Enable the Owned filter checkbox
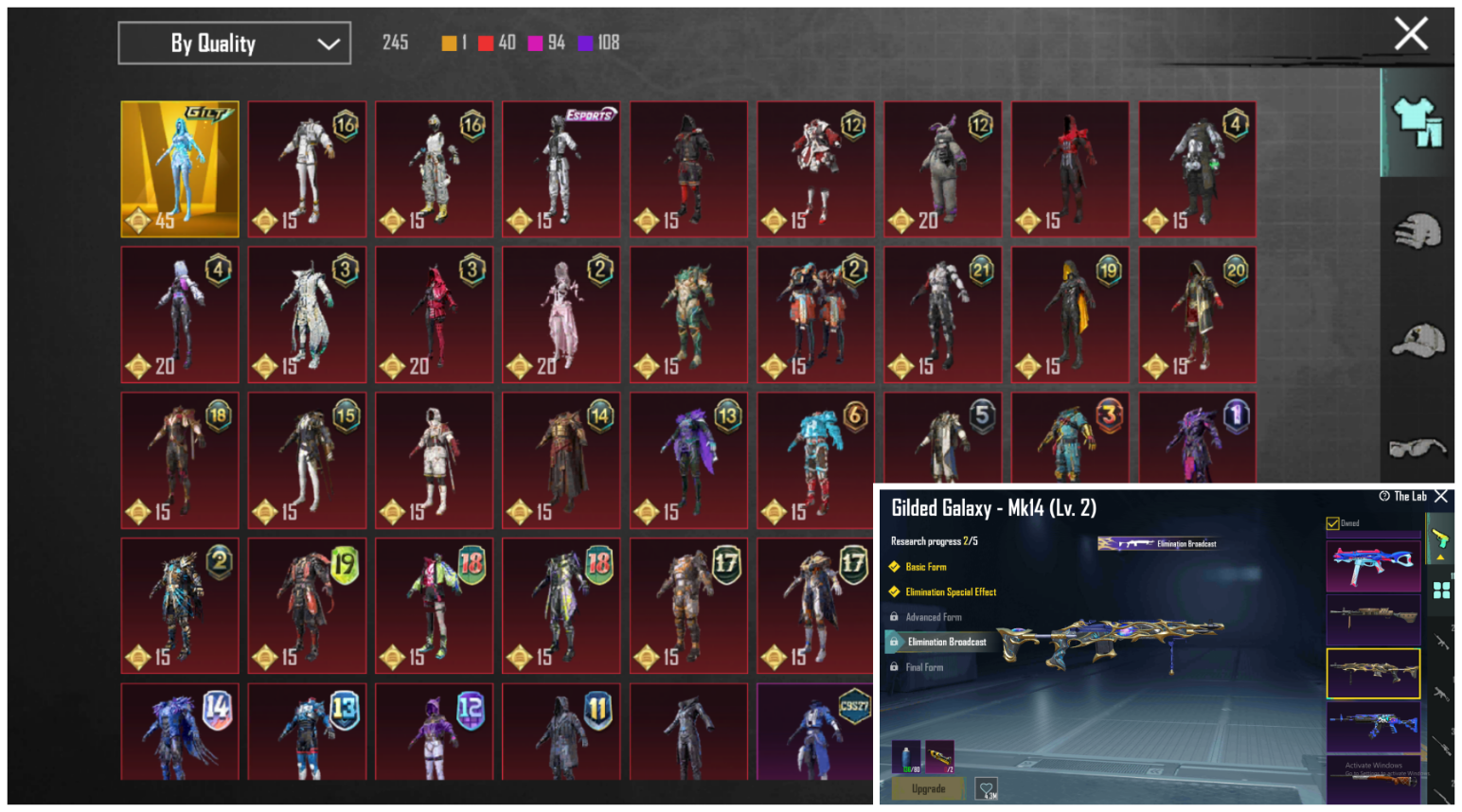Image resolution: width=1462 pixels, height=812 pixels. click(1332, 521)
